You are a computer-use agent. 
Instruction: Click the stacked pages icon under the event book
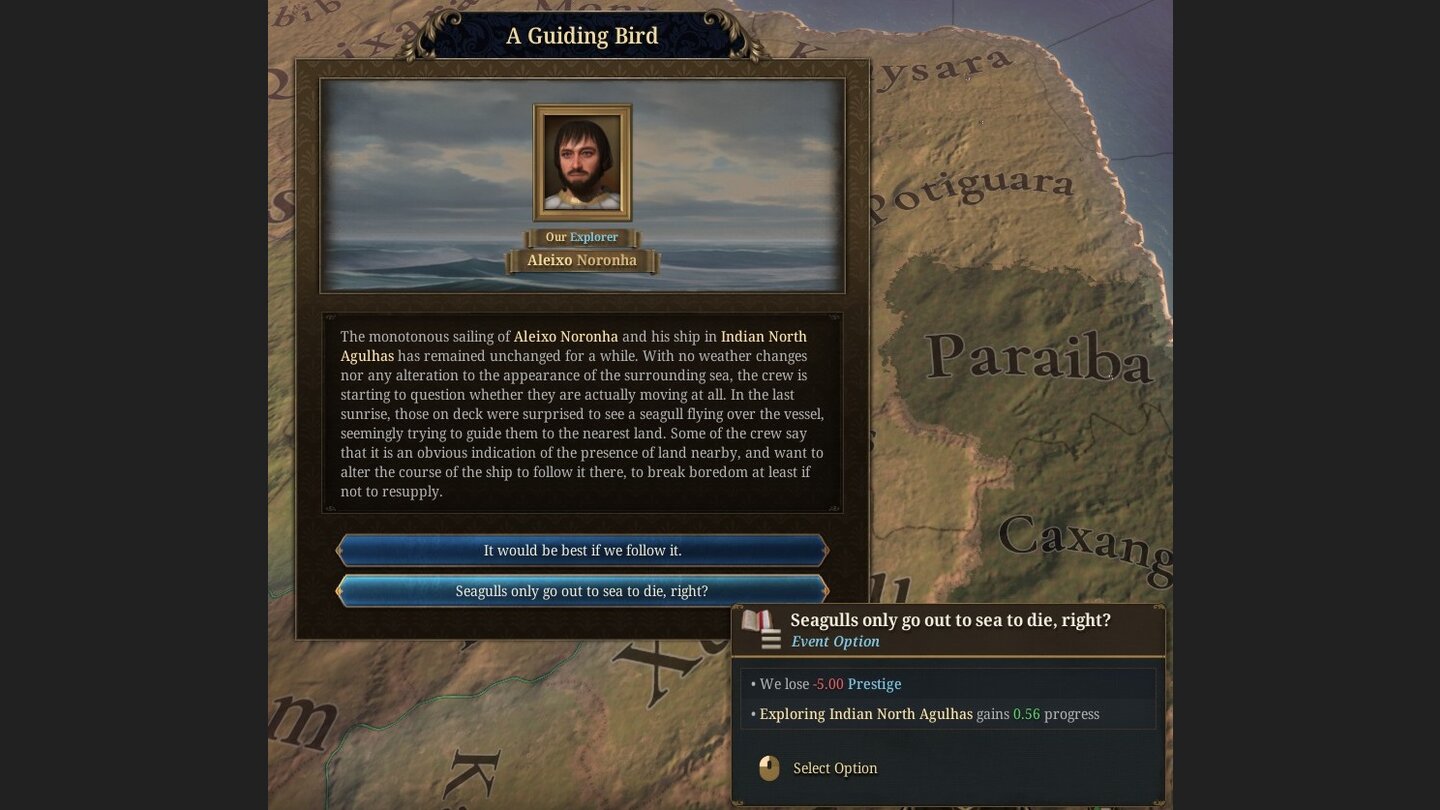pos(770,638)
